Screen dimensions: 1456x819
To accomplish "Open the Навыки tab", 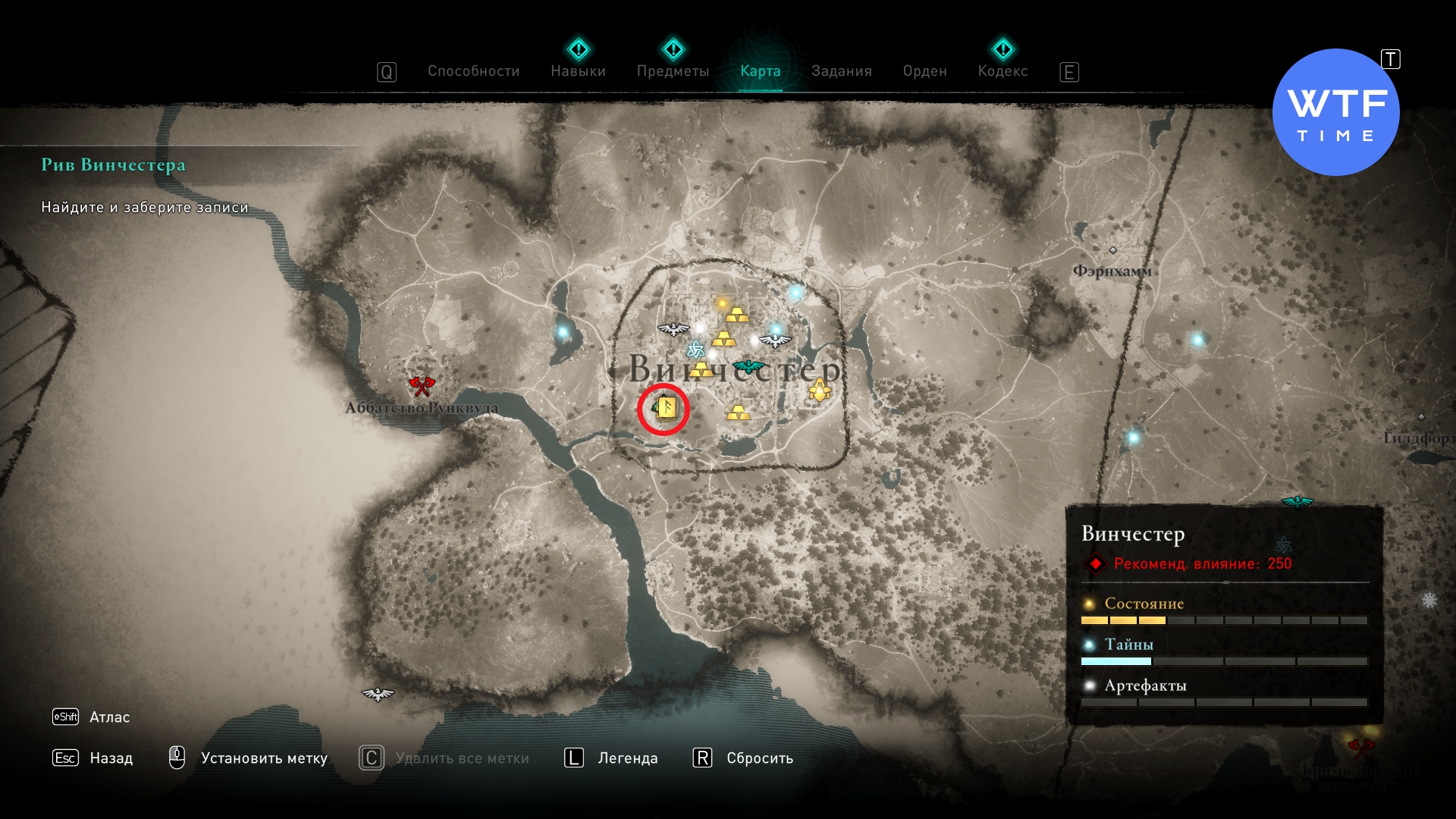I will tap(578, 71).
